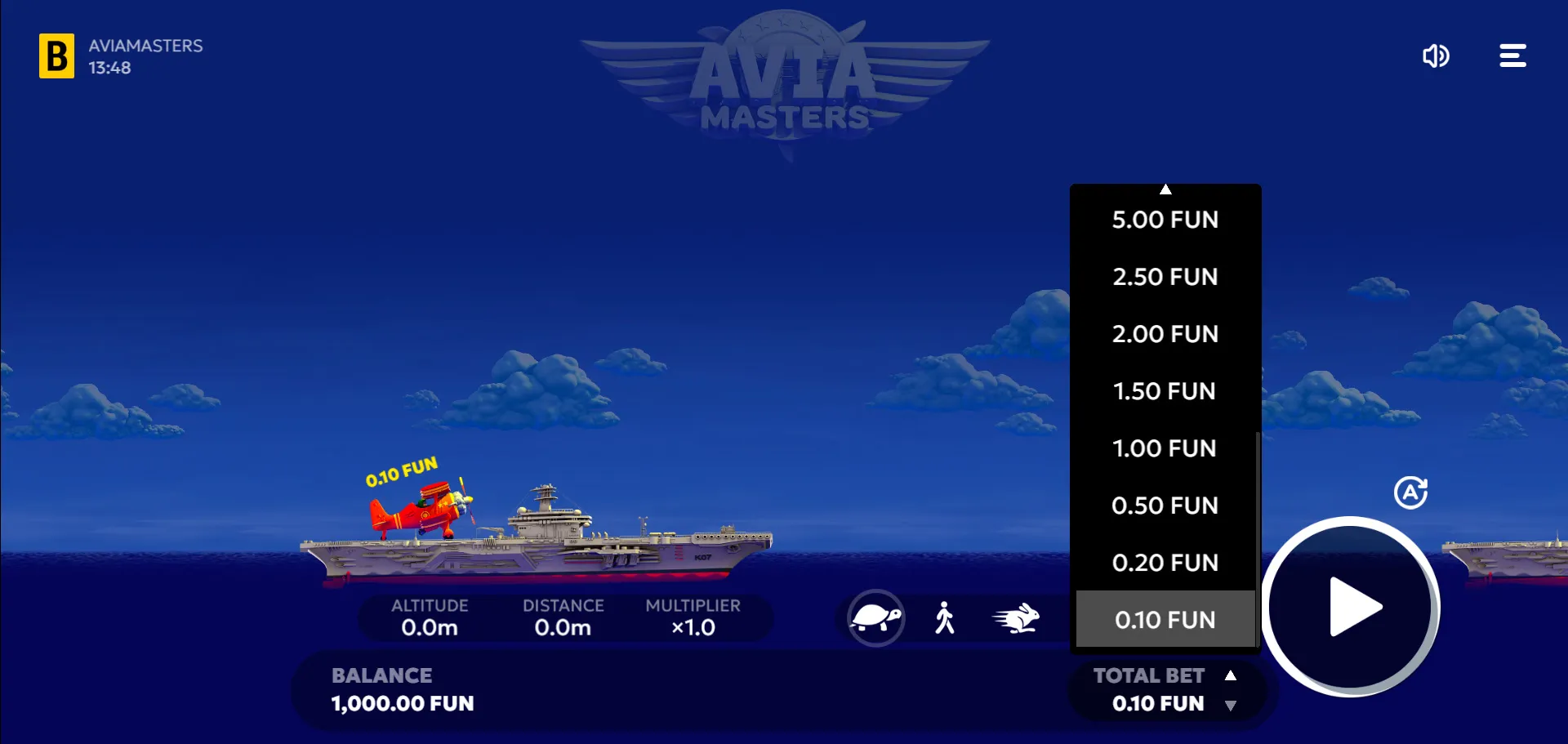Select the highlighted 0.10 FUN bet

[x=1165, y=620]
